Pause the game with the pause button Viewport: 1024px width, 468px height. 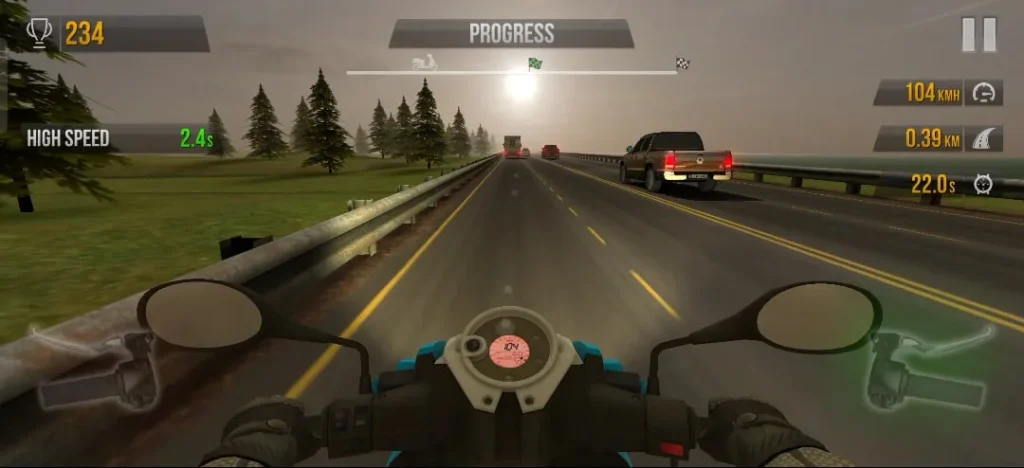(979, 35)
